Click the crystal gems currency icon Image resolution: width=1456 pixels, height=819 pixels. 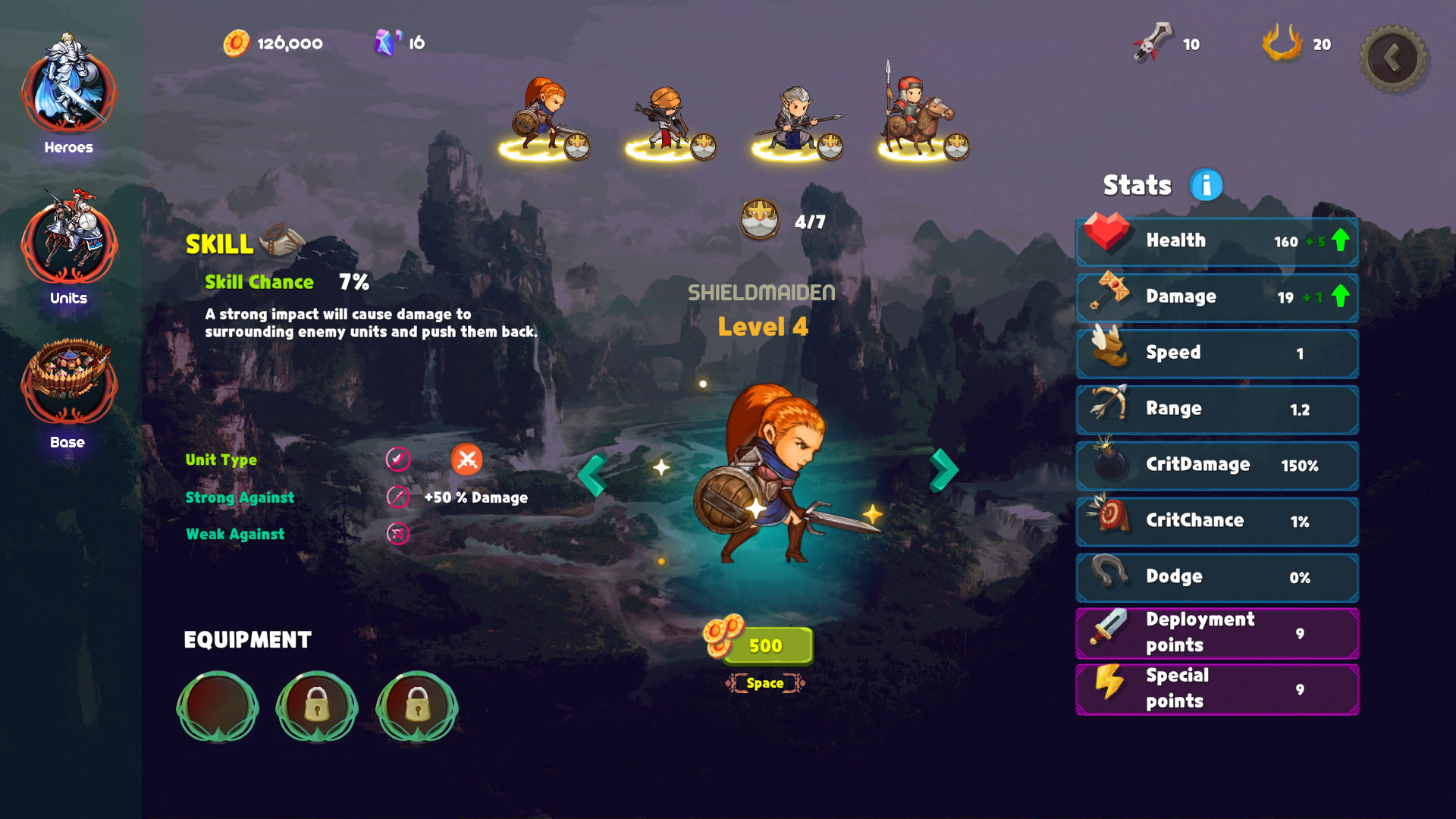coord(385,42)
